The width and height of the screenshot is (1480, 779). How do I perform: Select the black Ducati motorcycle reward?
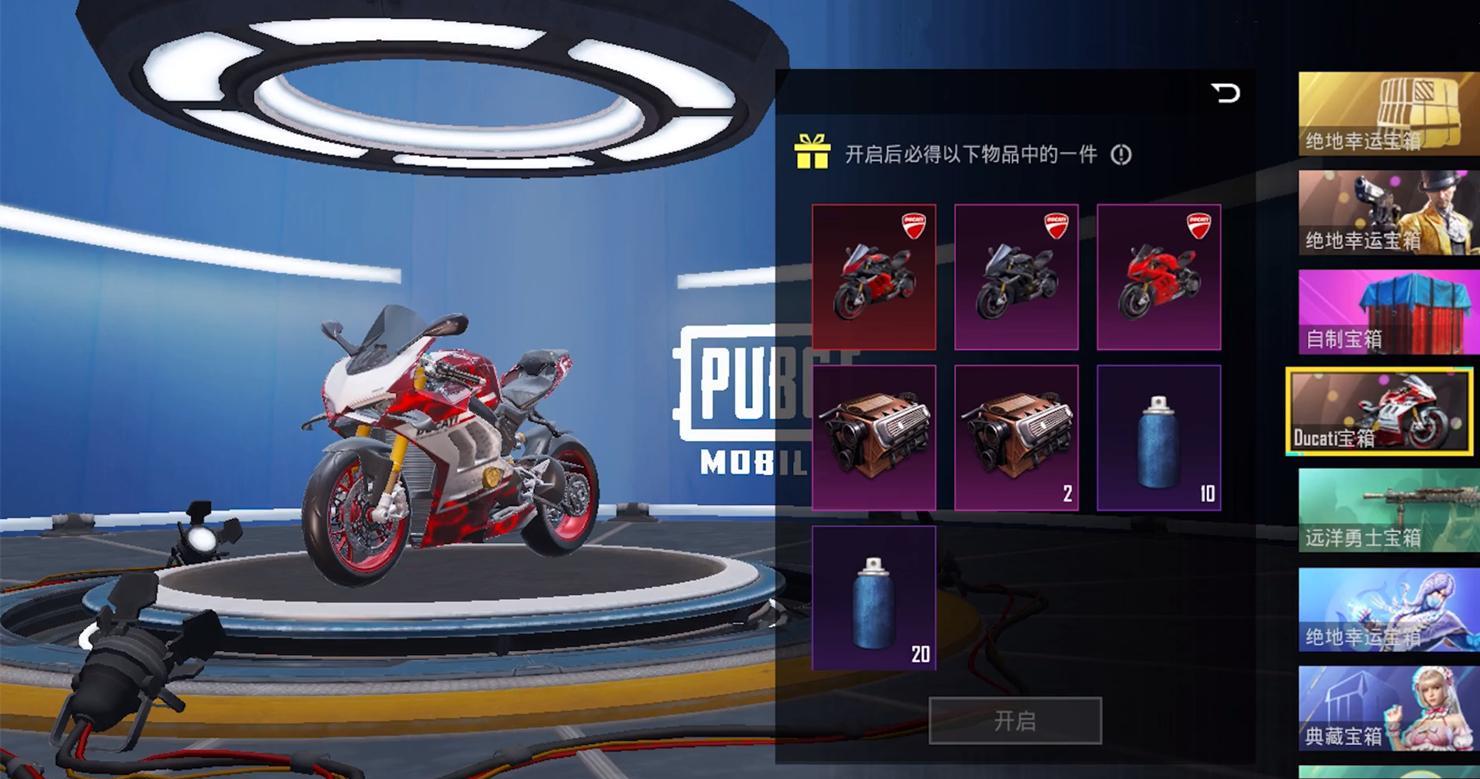pyautogui.click(x=1016, y=278)
